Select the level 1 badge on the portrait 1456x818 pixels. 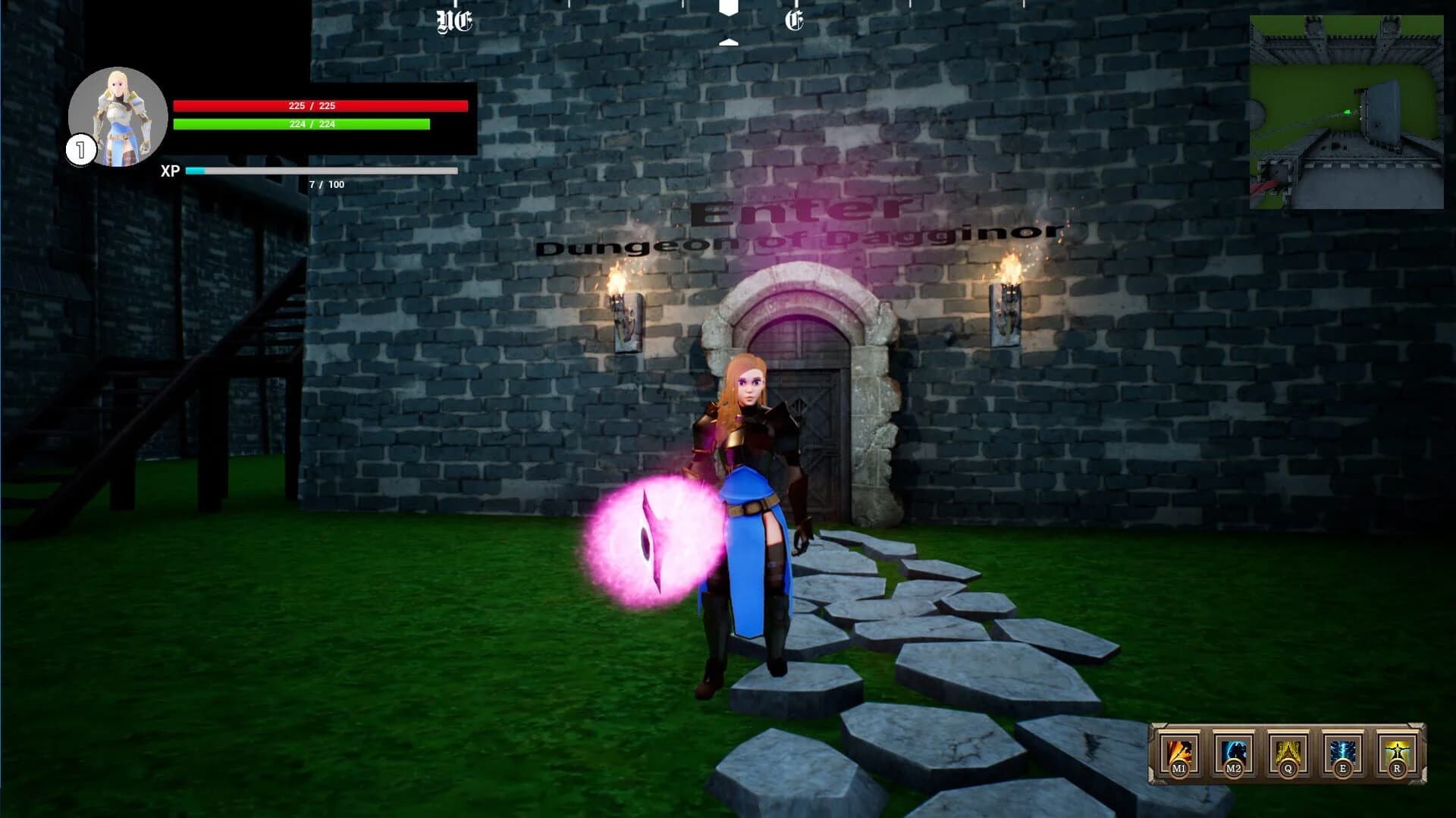pos(80,149)
